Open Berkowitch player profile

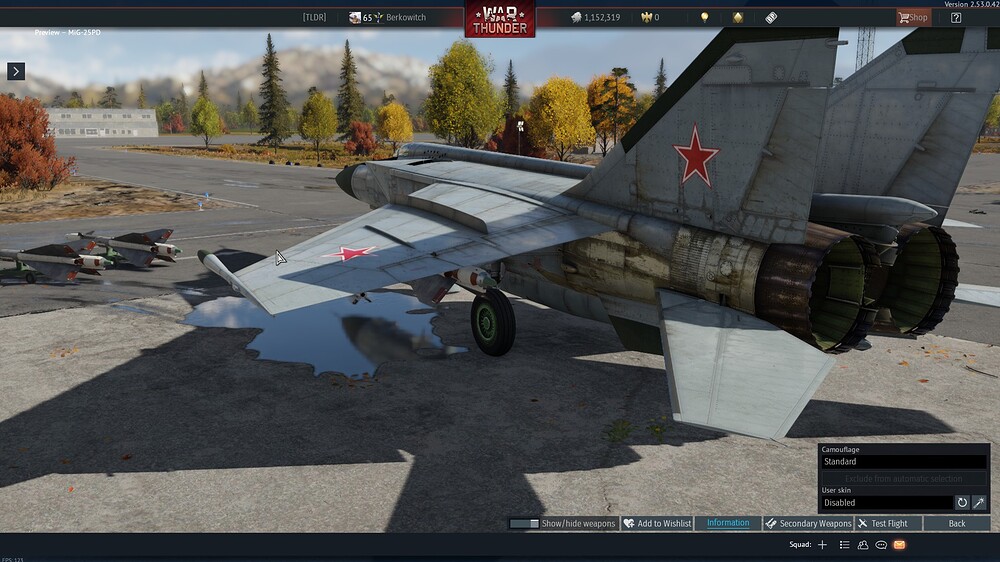click(399, 17)
